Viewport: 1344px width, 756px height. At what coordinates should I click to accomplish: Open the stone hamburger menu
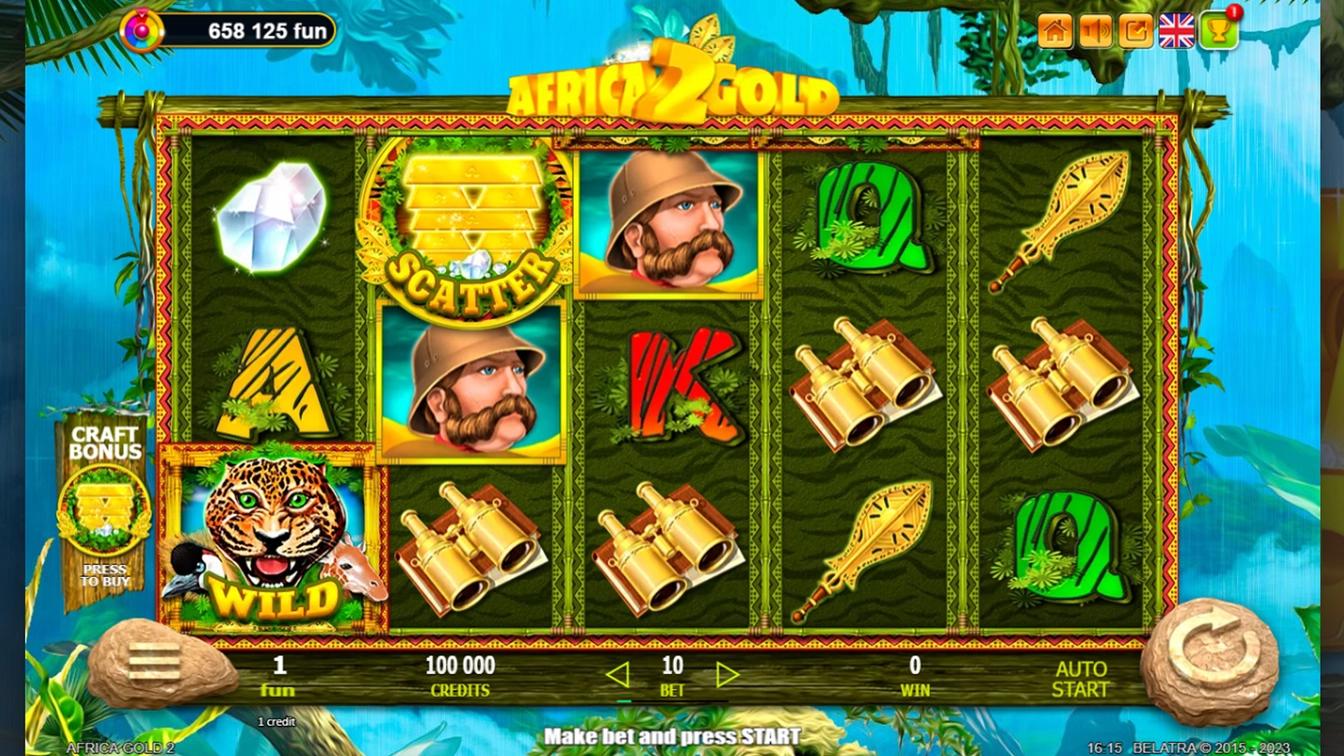pos(155,661)
